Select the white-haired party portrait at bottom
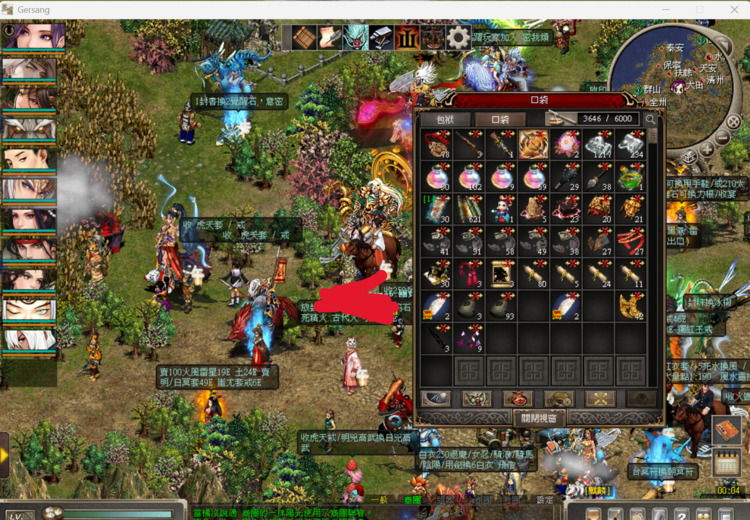 tap(30, 338)
